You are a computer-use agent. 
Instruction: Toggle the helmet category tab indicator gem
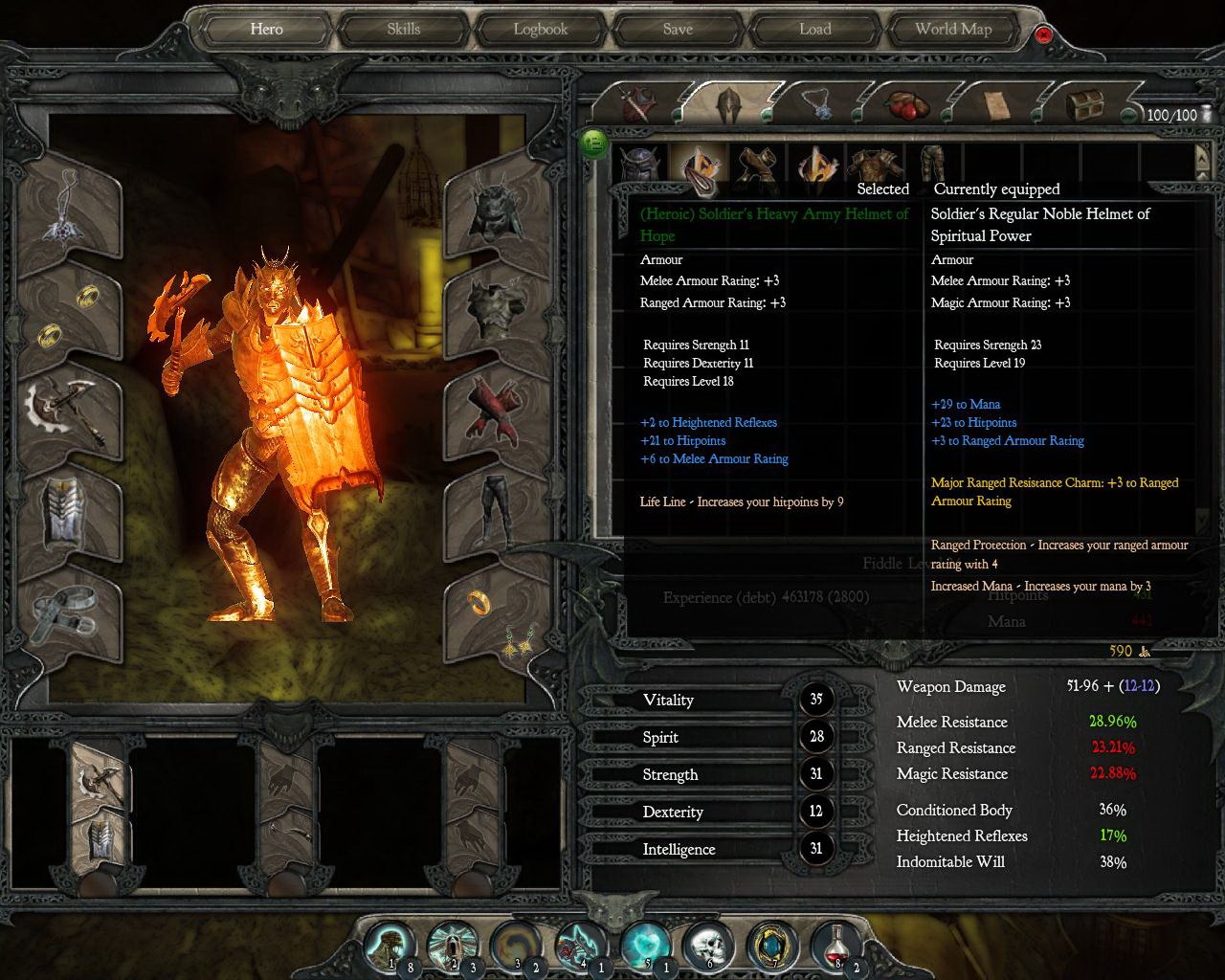click(768, 113)
